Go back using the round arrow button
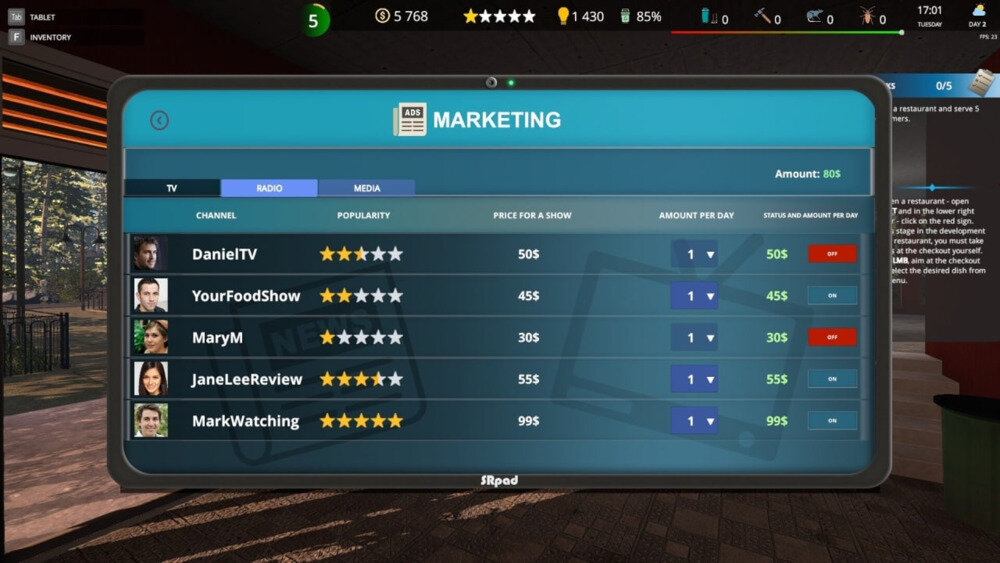Image resolution: width=1000 pixels, height=563 pixels. tap(159, 120)
